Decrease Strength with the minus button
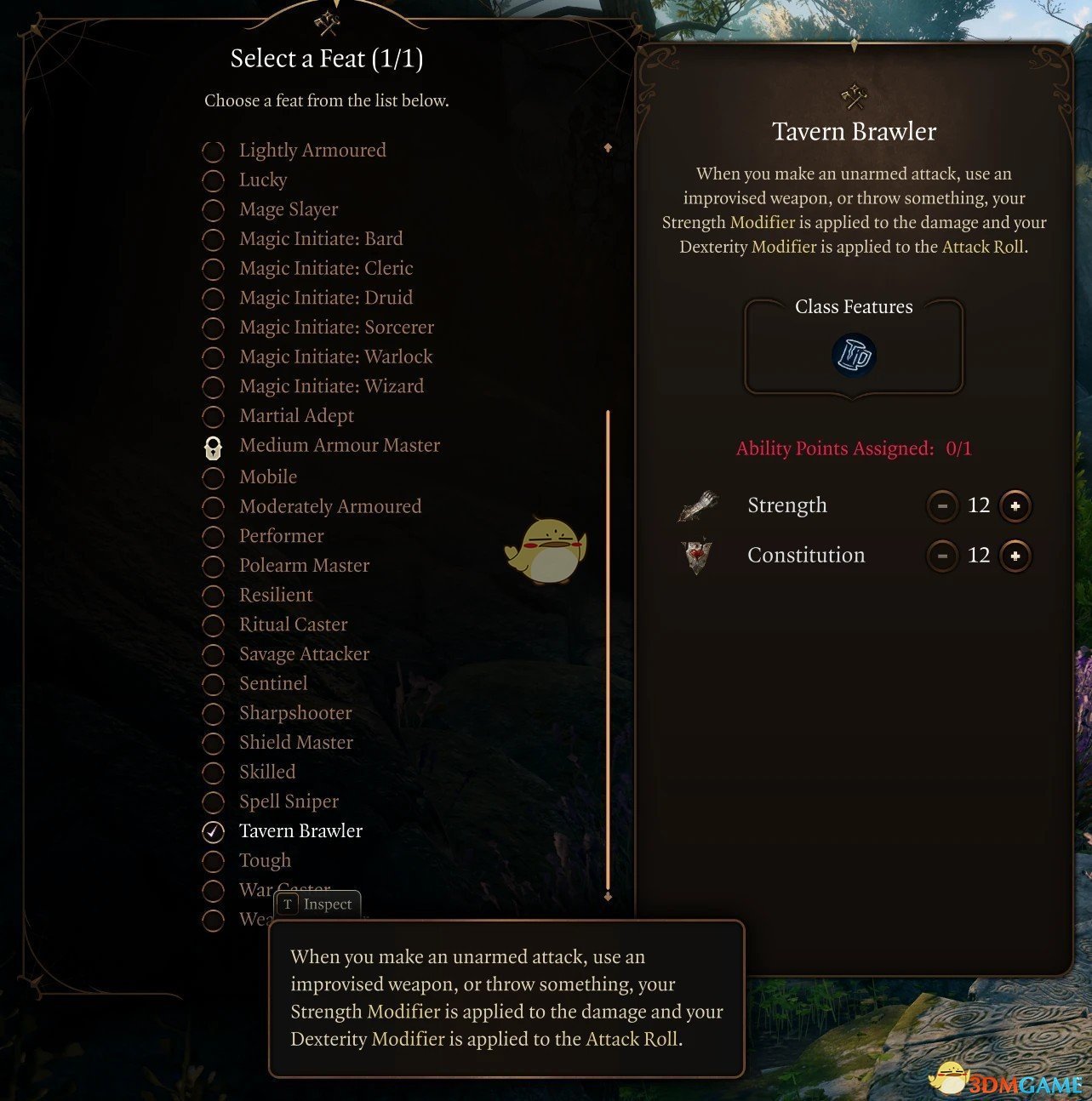The height and width of the screenshot is (1101, 1092). coord(942,505)
